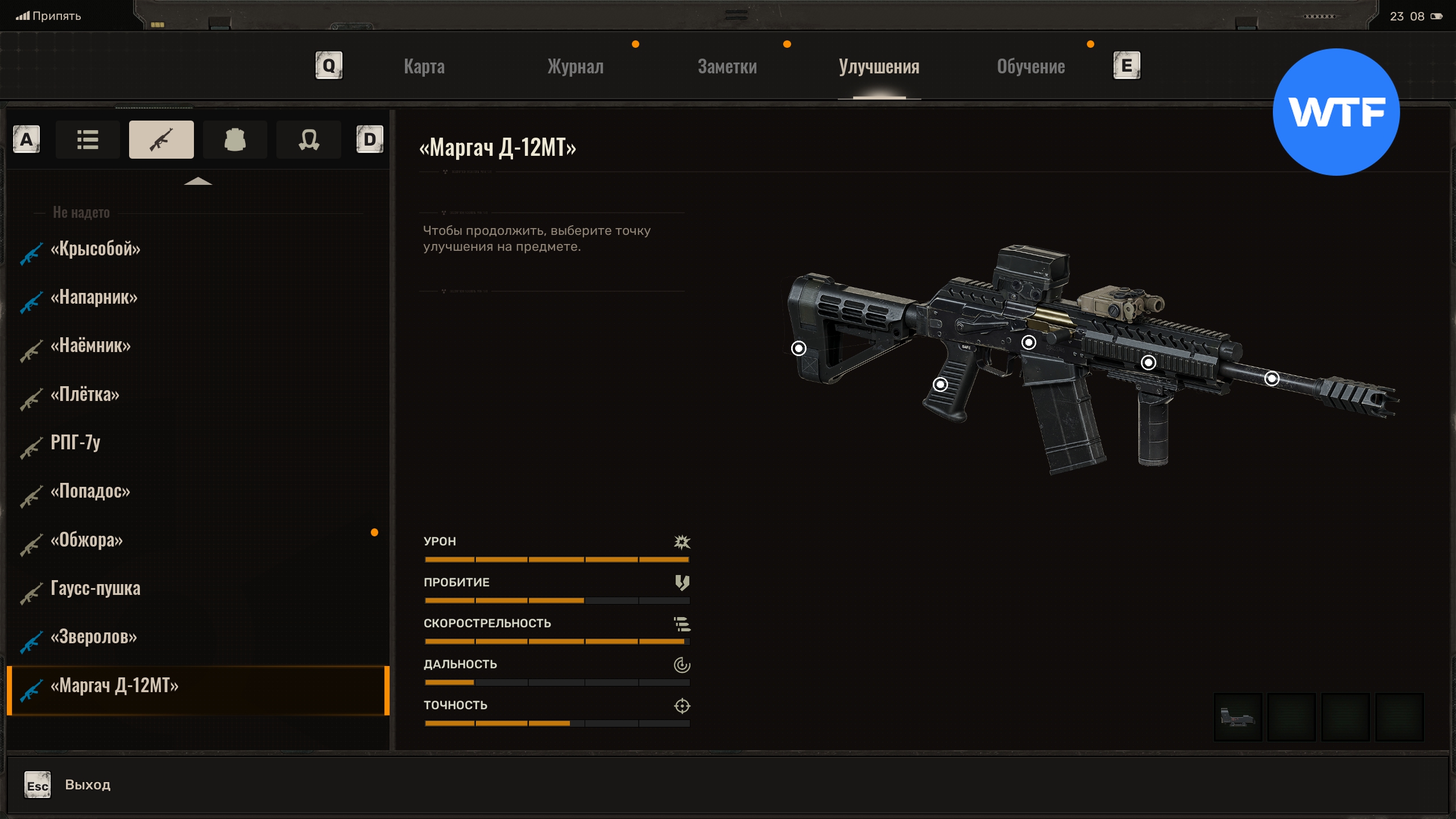Viewport: 1456px width, 819px height.
Task: Select the weapons category icon
Action: 162,139
